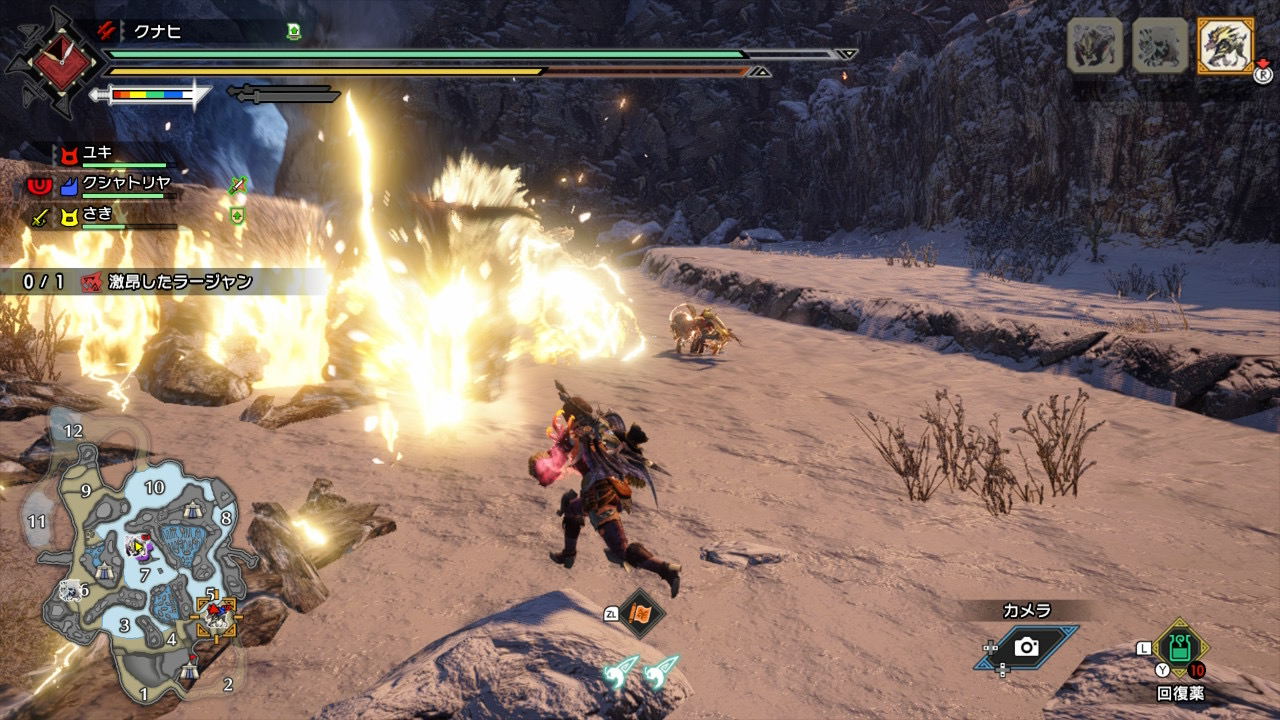Click the main camp tent with red flag
1280x720 pixels.
(190, 673)
